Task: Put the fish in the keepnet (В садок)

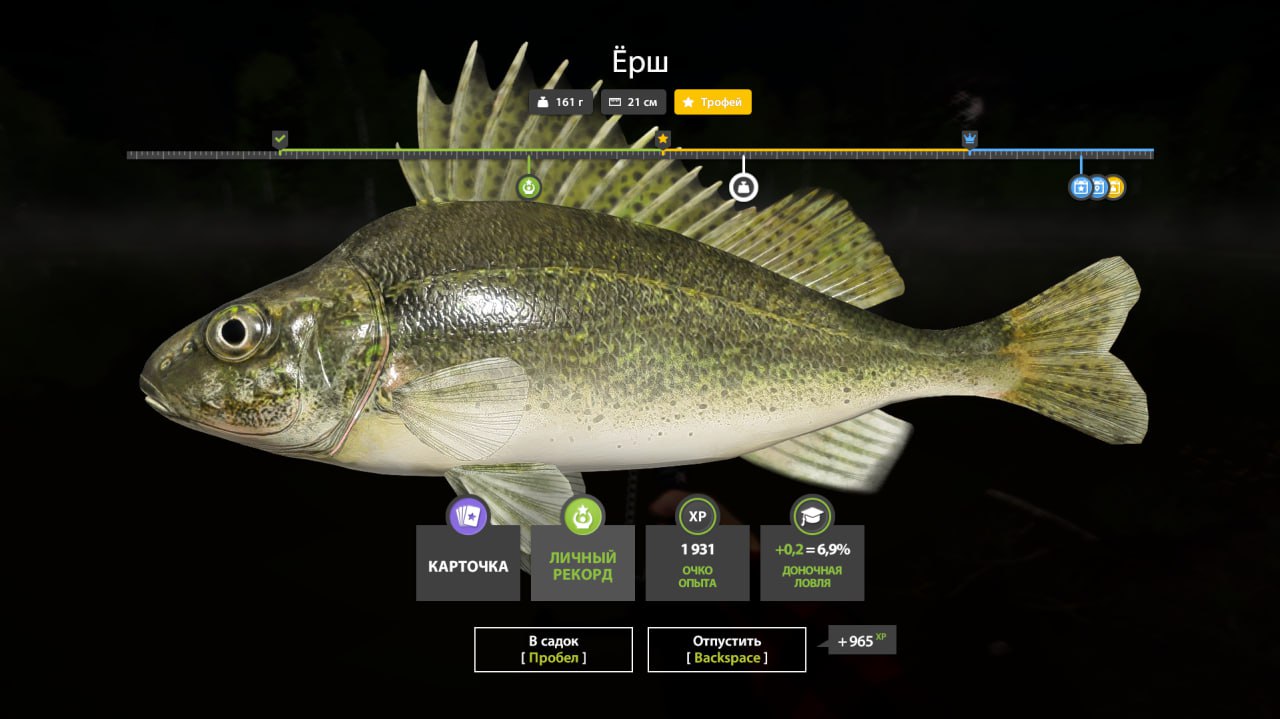Action: 553,649
